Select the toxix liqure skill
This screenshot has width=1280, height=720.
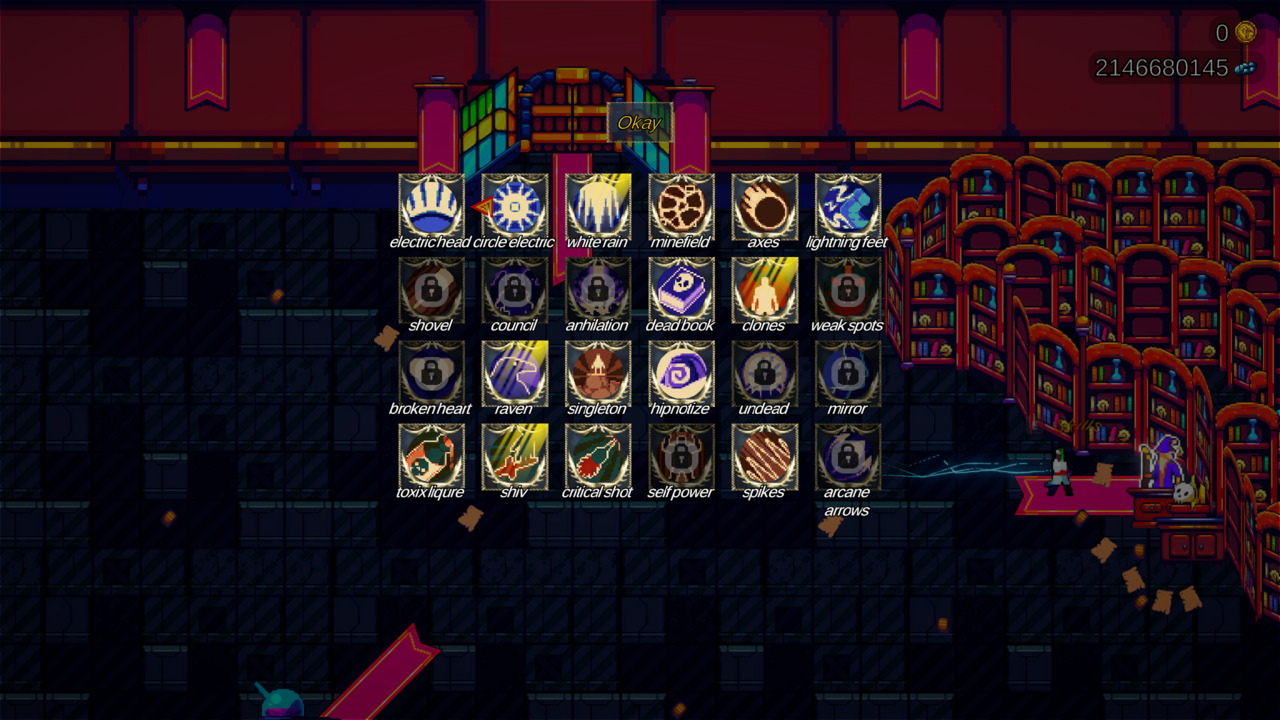coord(430,457)
